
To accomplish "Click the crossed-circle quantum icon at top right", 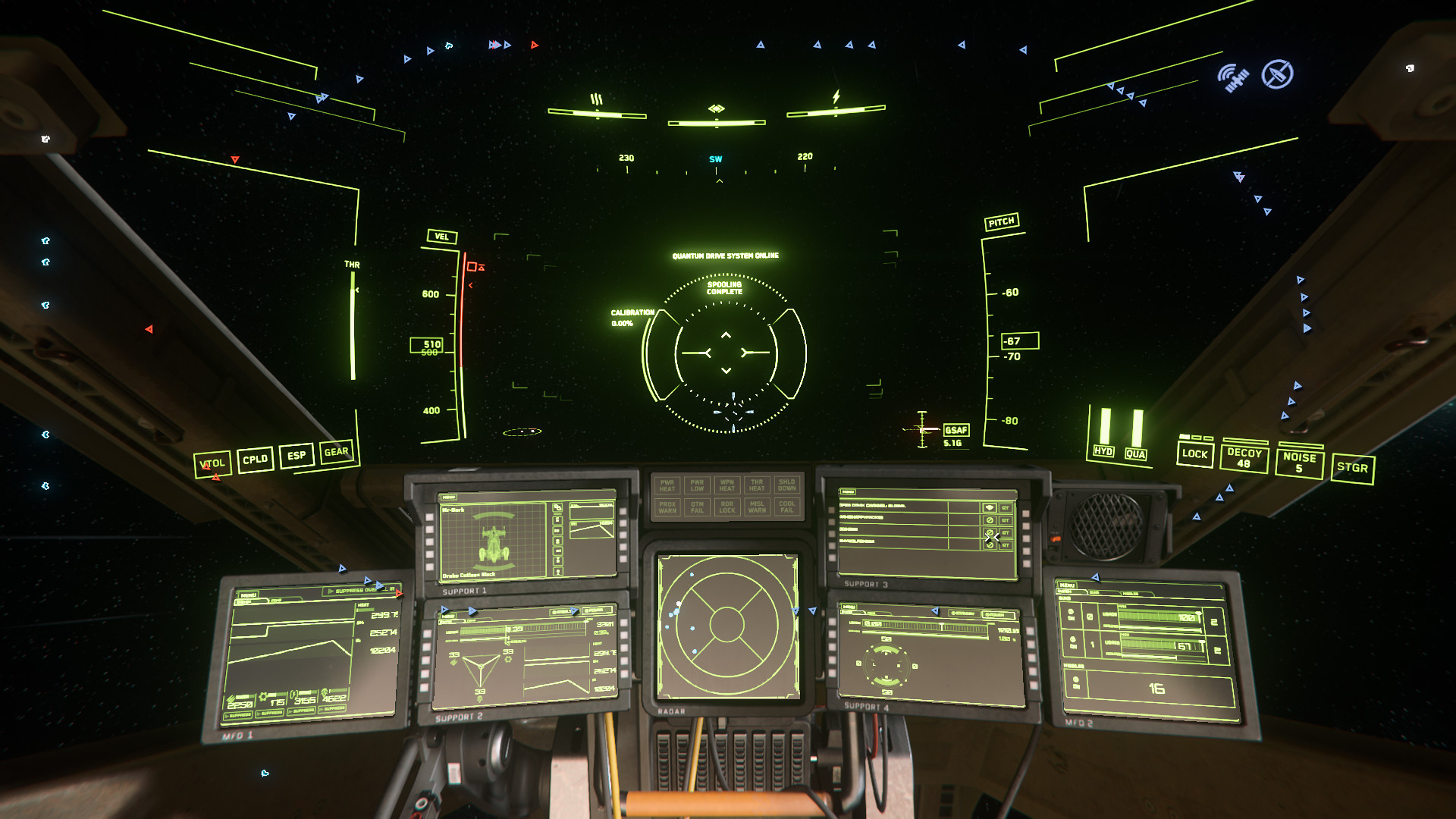I will pos(1277,75).
